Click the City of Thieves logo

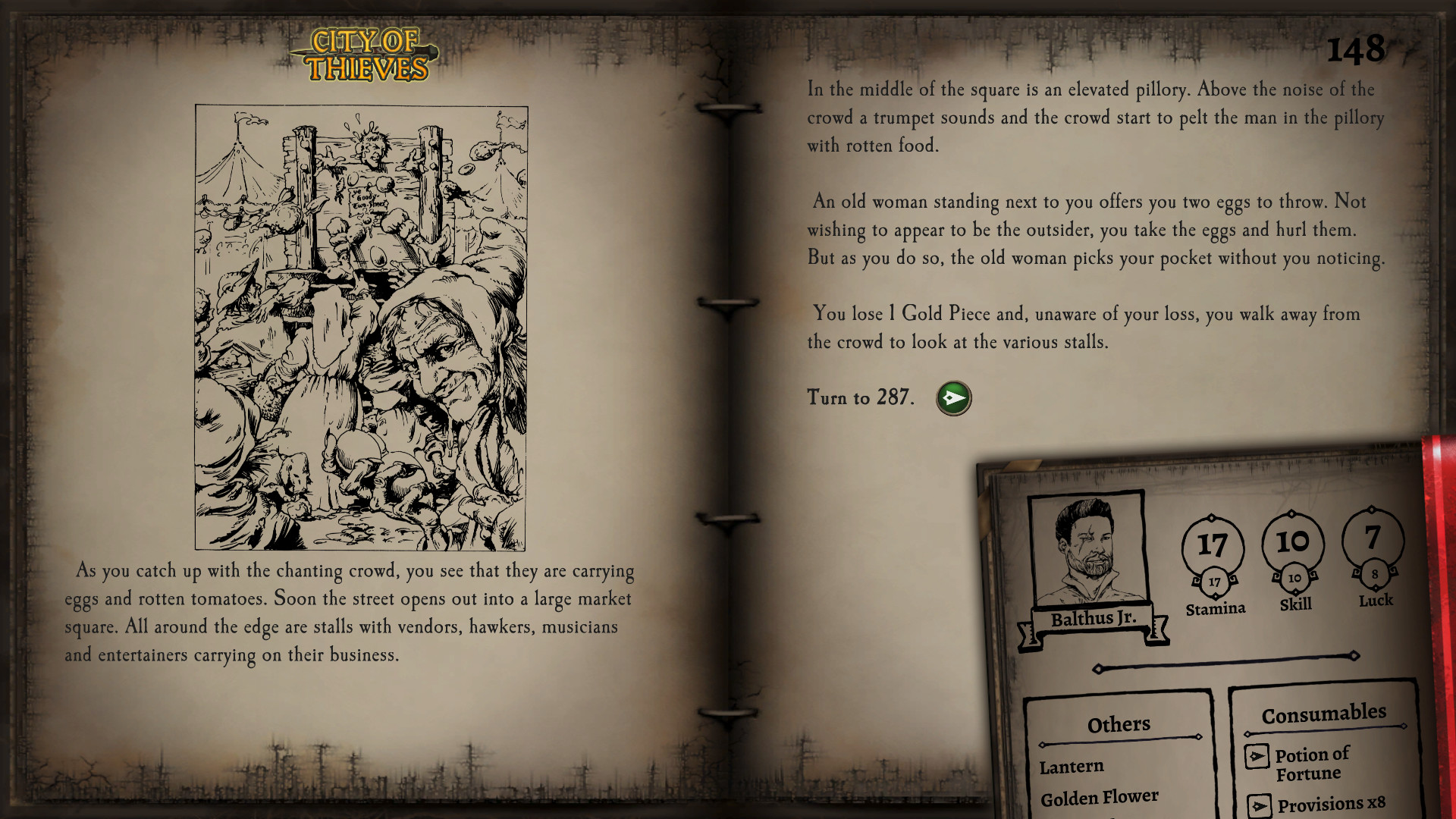(x=366, y=55)
